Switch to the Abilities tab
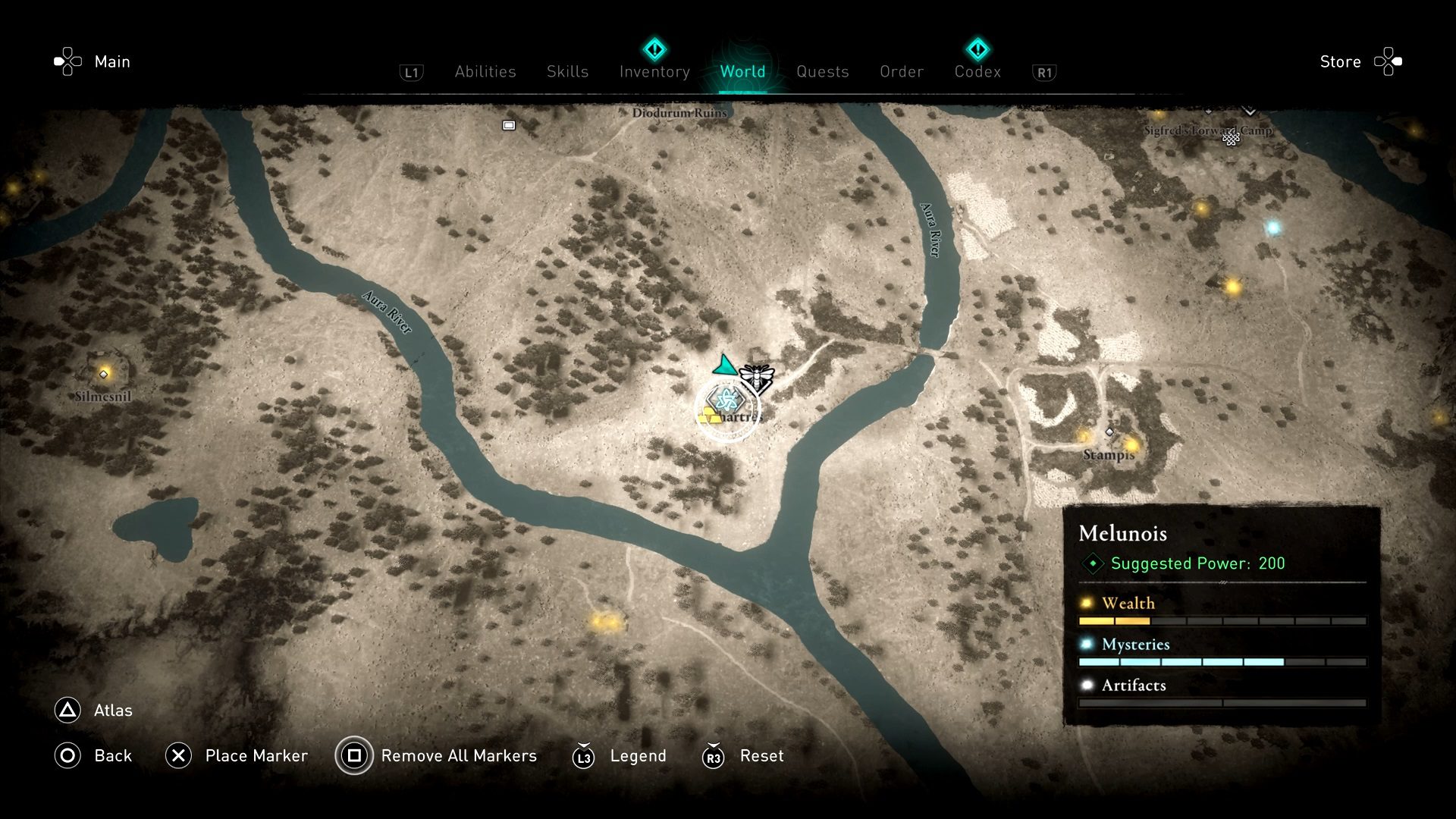This screenshot has height=819, width=1456. tap(485, 71)
